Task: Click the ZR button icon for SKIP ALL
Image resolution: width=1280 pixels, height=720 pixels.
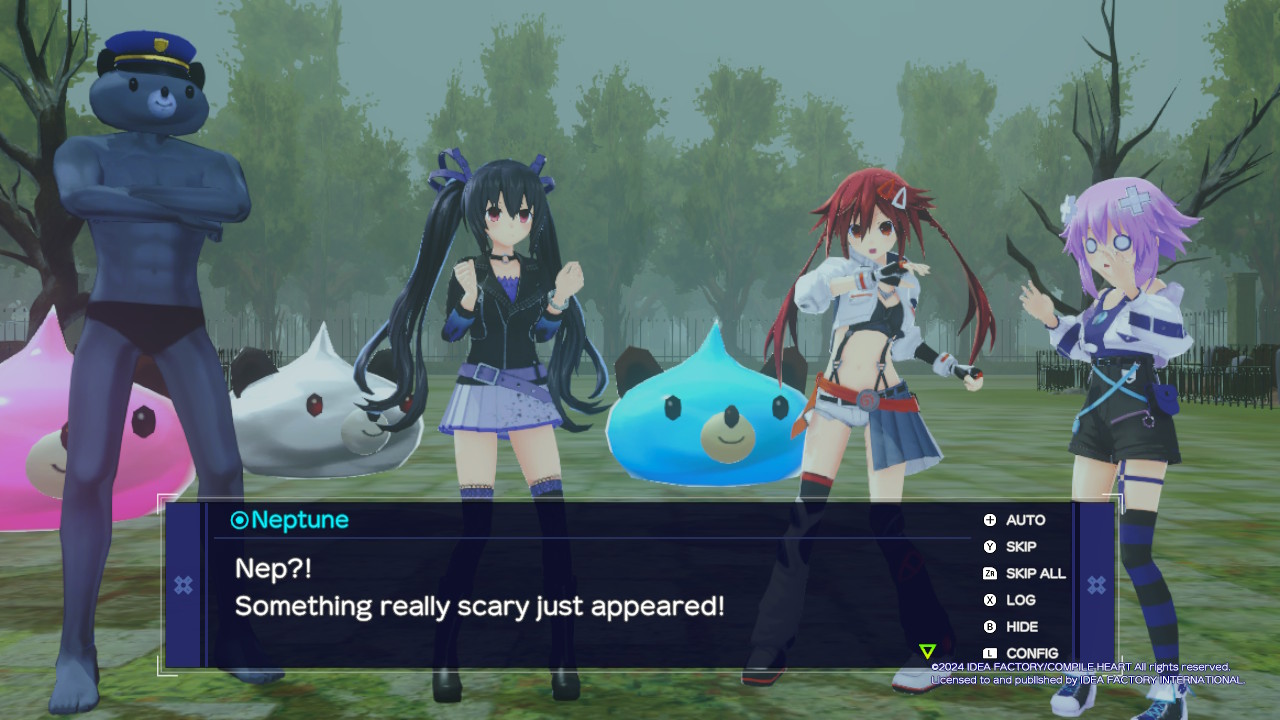Action: point(988,574)
